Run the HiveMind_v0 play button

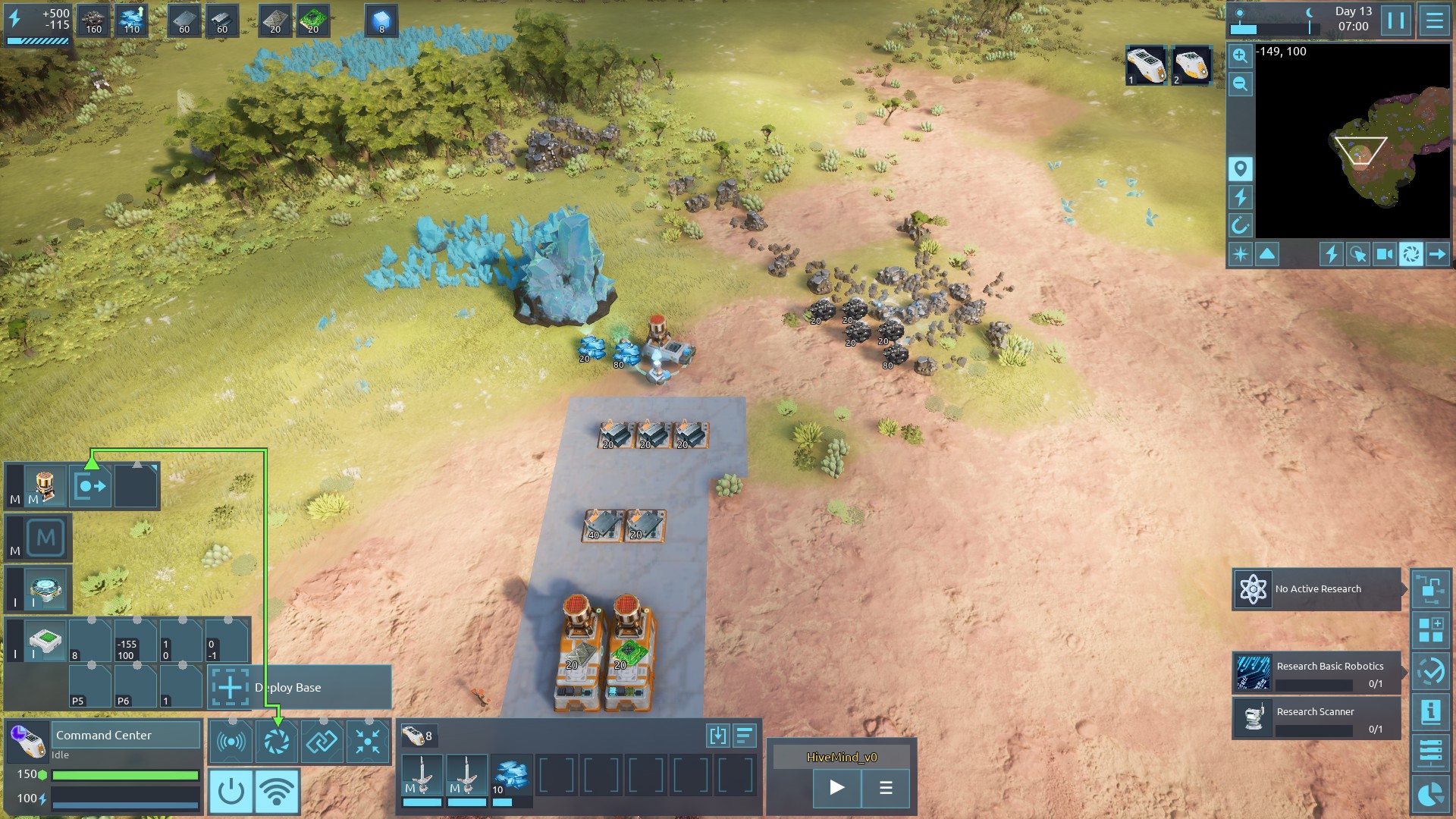836,787
